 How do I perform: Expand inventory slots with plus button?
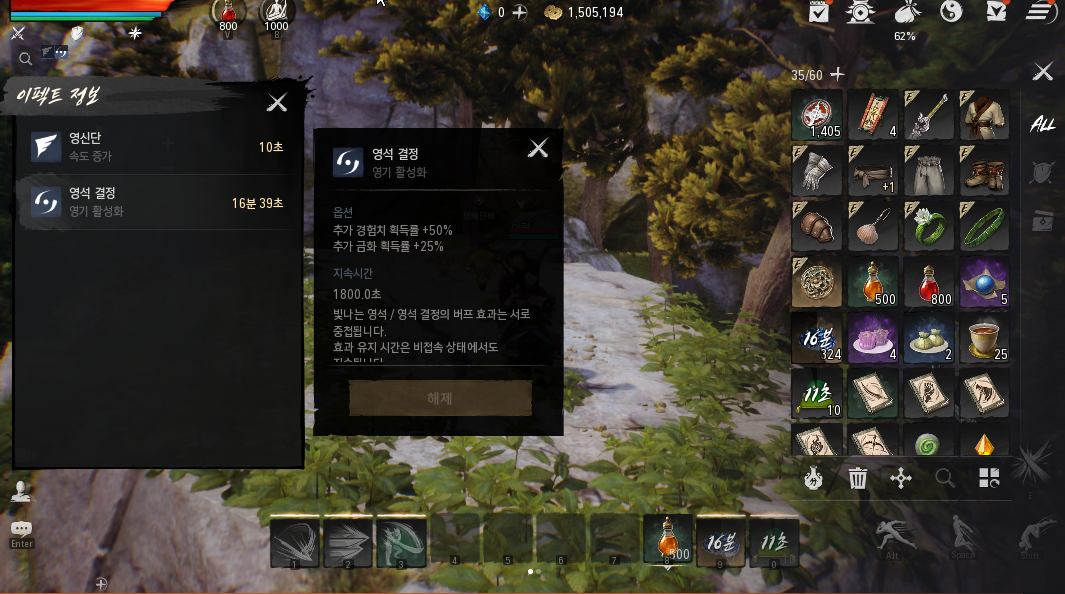point(838,75)
